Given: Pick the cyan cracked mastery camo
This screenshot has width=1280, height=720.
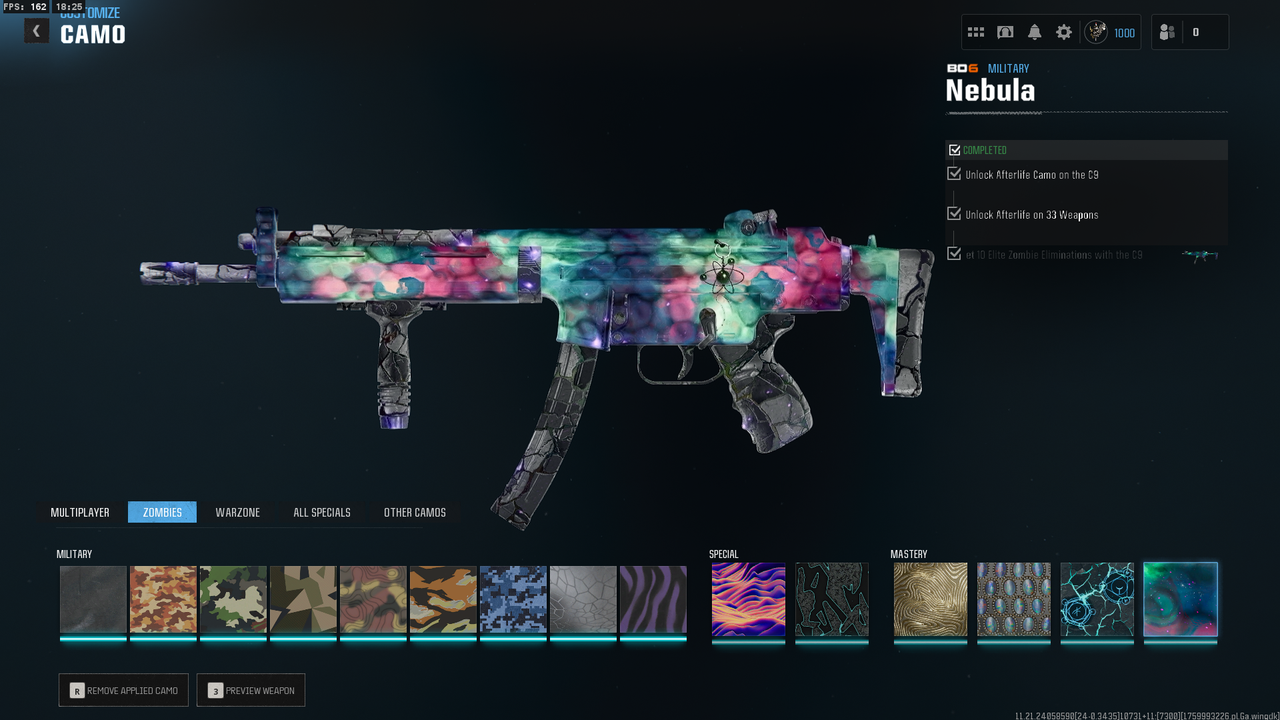Looking at the screenshot, I should [x=1097, y=599].
